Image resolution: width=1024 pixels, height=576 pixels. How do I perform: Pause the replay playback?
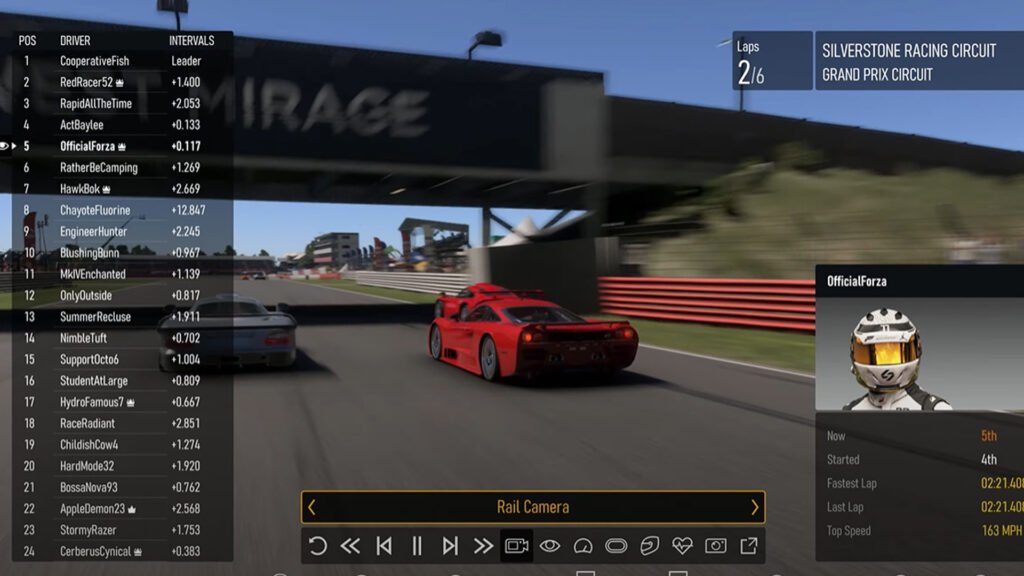click(417, 546)
